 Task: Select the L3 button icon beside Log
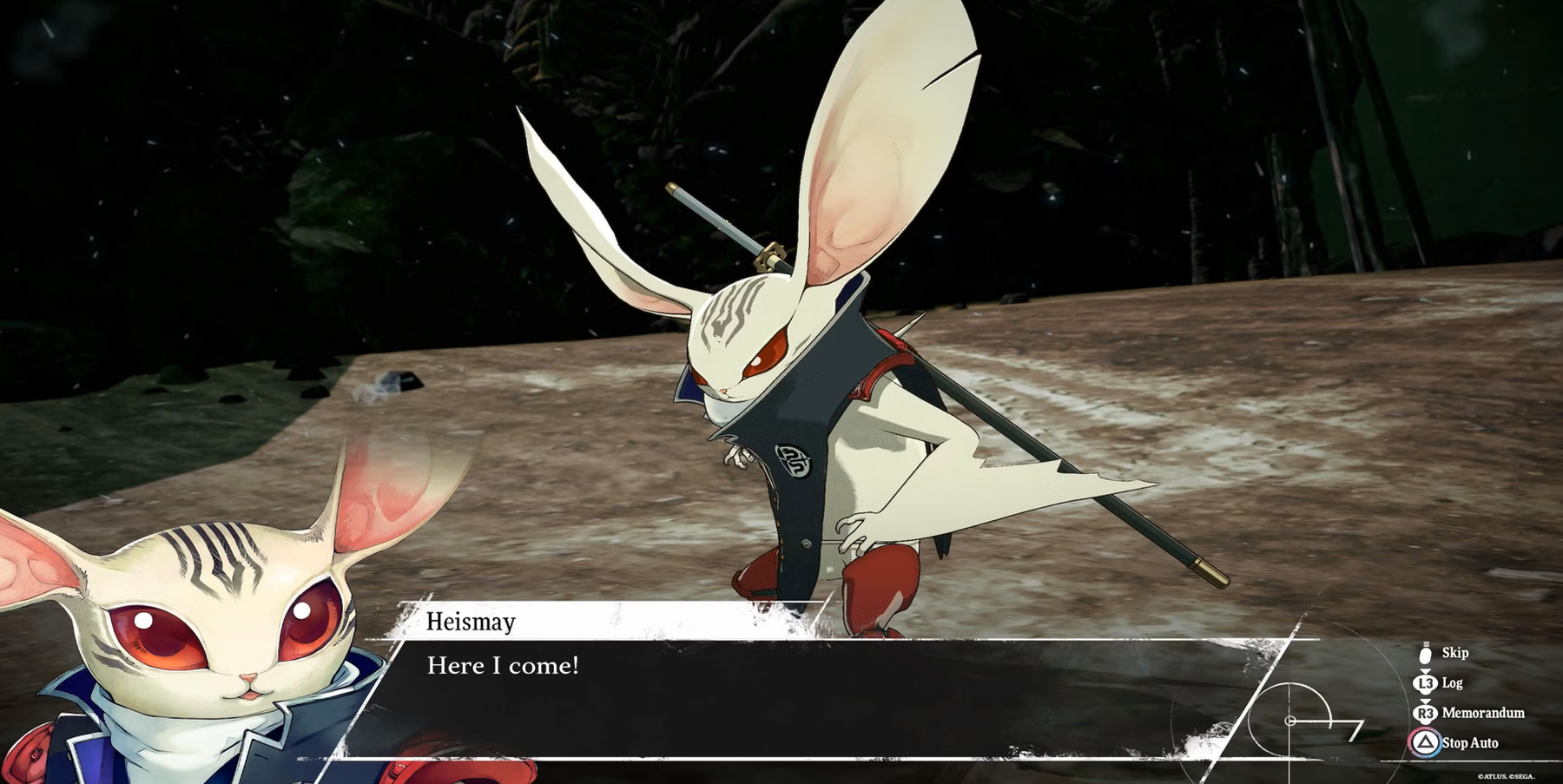(1425, 682)
